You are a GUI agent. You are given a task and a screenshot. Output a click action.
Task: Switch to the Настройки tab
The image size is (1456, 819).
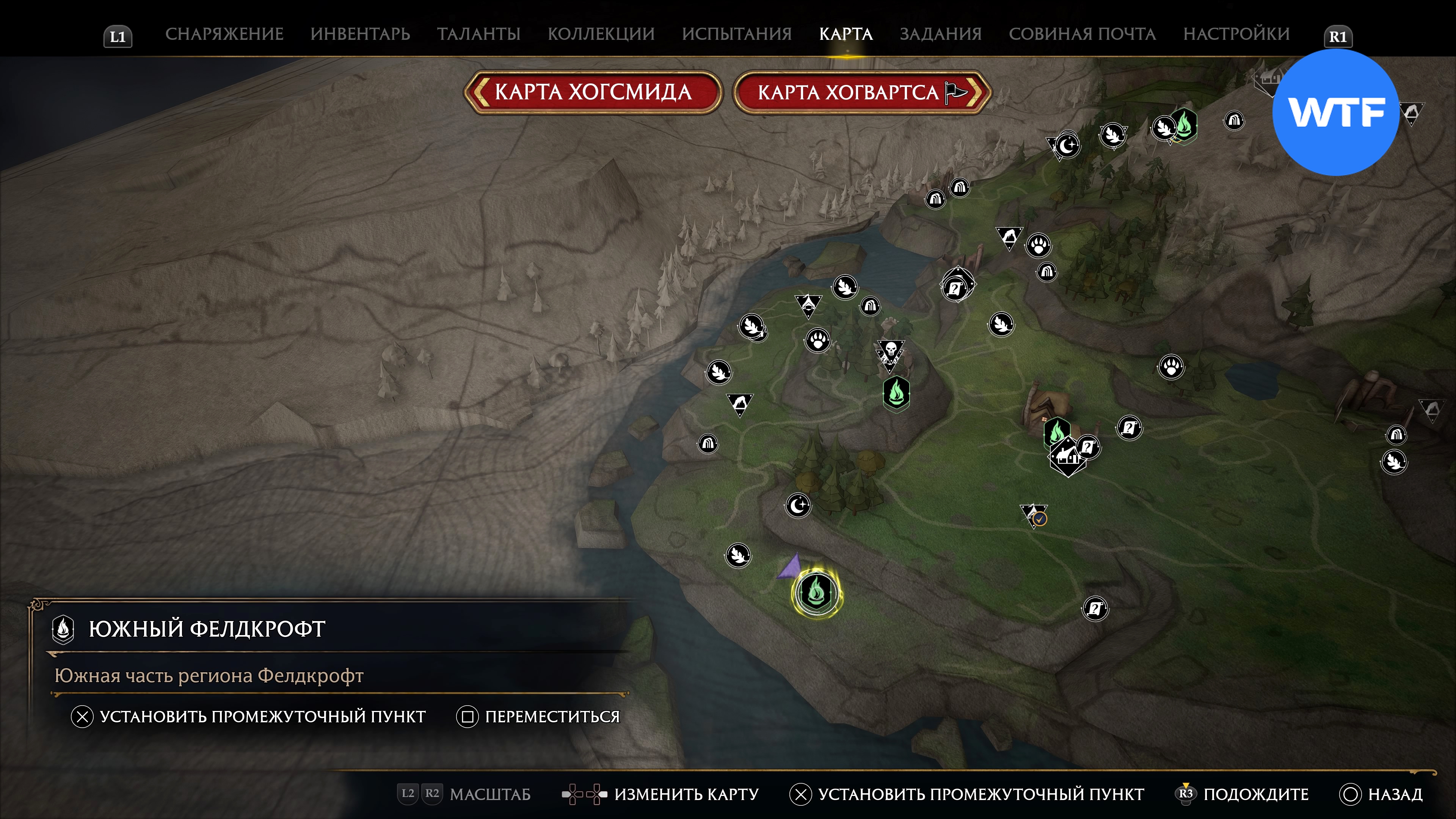(x=1236, y=34)
